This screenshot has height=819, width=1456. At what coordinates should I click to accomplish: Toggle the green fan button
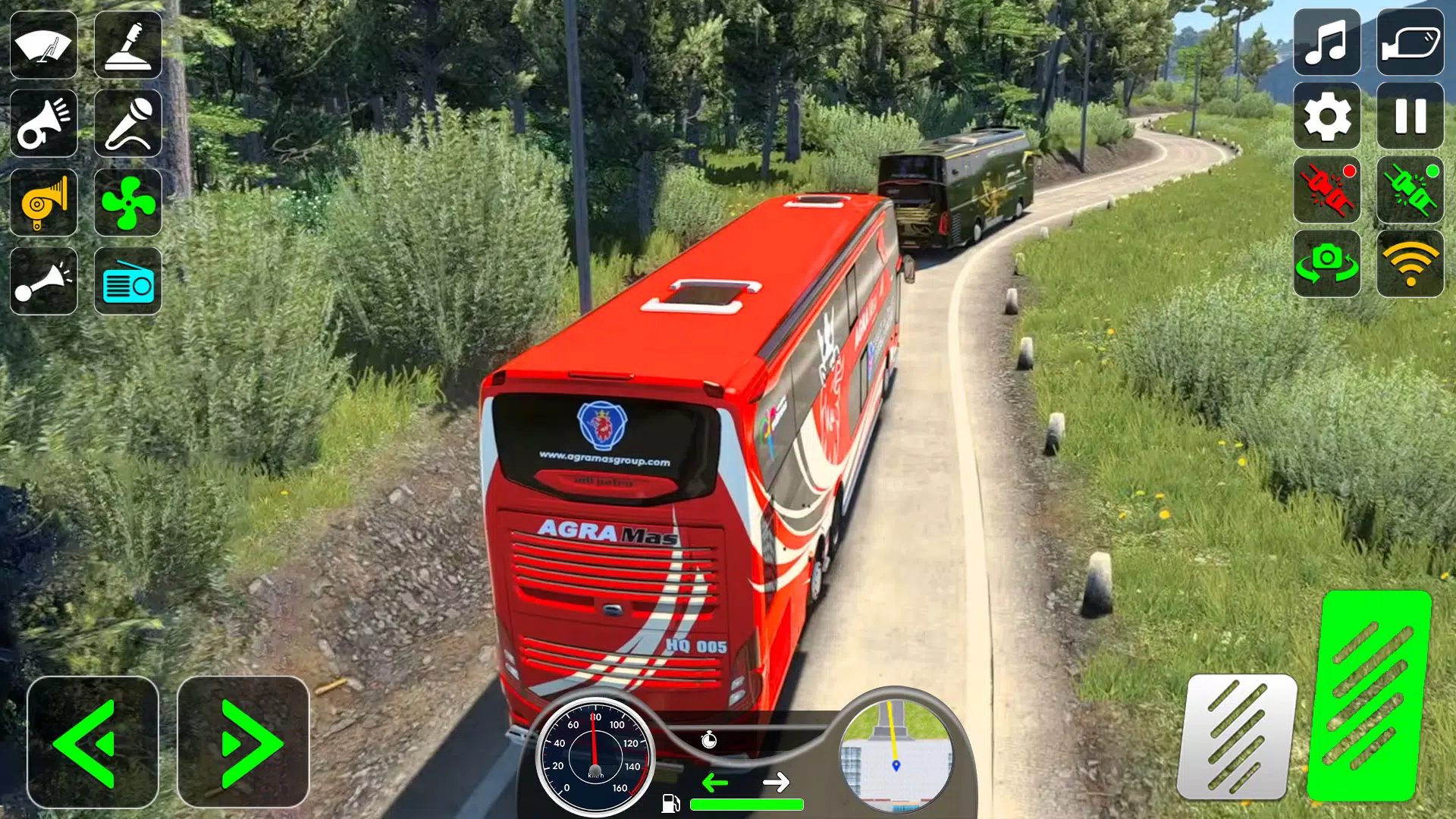coord(127,202)
